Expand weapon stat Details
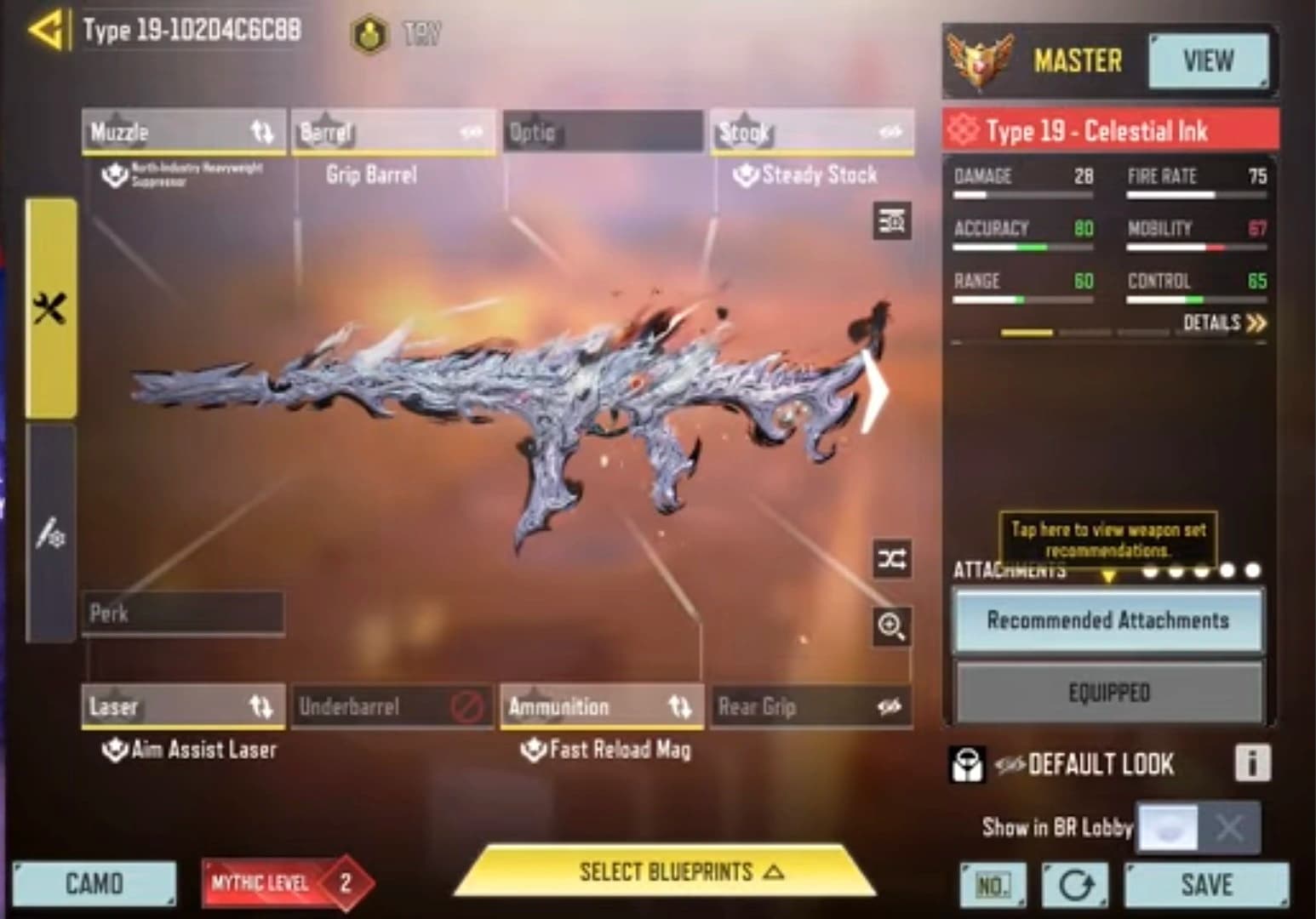This screenshot has width=1316, height=919. [x=1224, y=323]
